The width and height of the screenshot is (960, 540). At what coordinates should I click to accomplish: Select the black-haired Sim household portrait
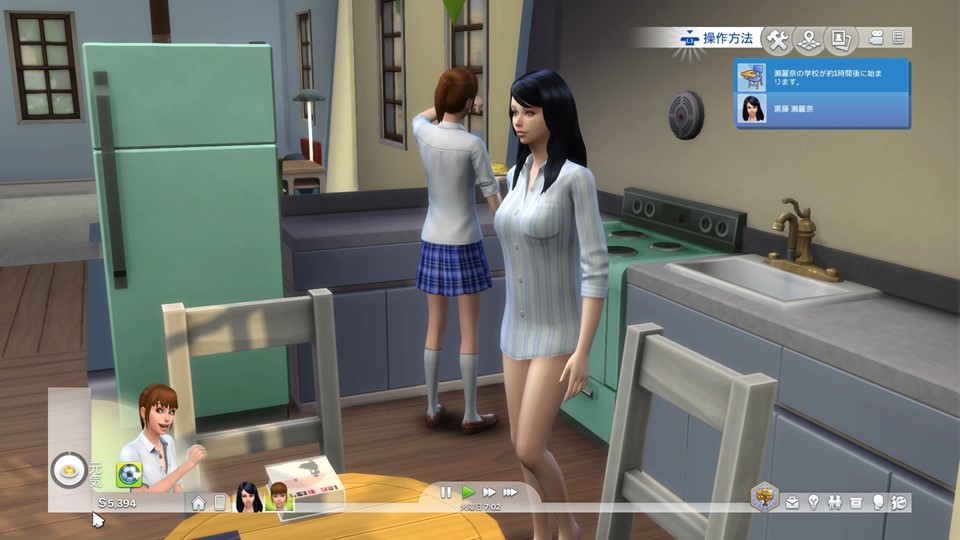(248, 496)
